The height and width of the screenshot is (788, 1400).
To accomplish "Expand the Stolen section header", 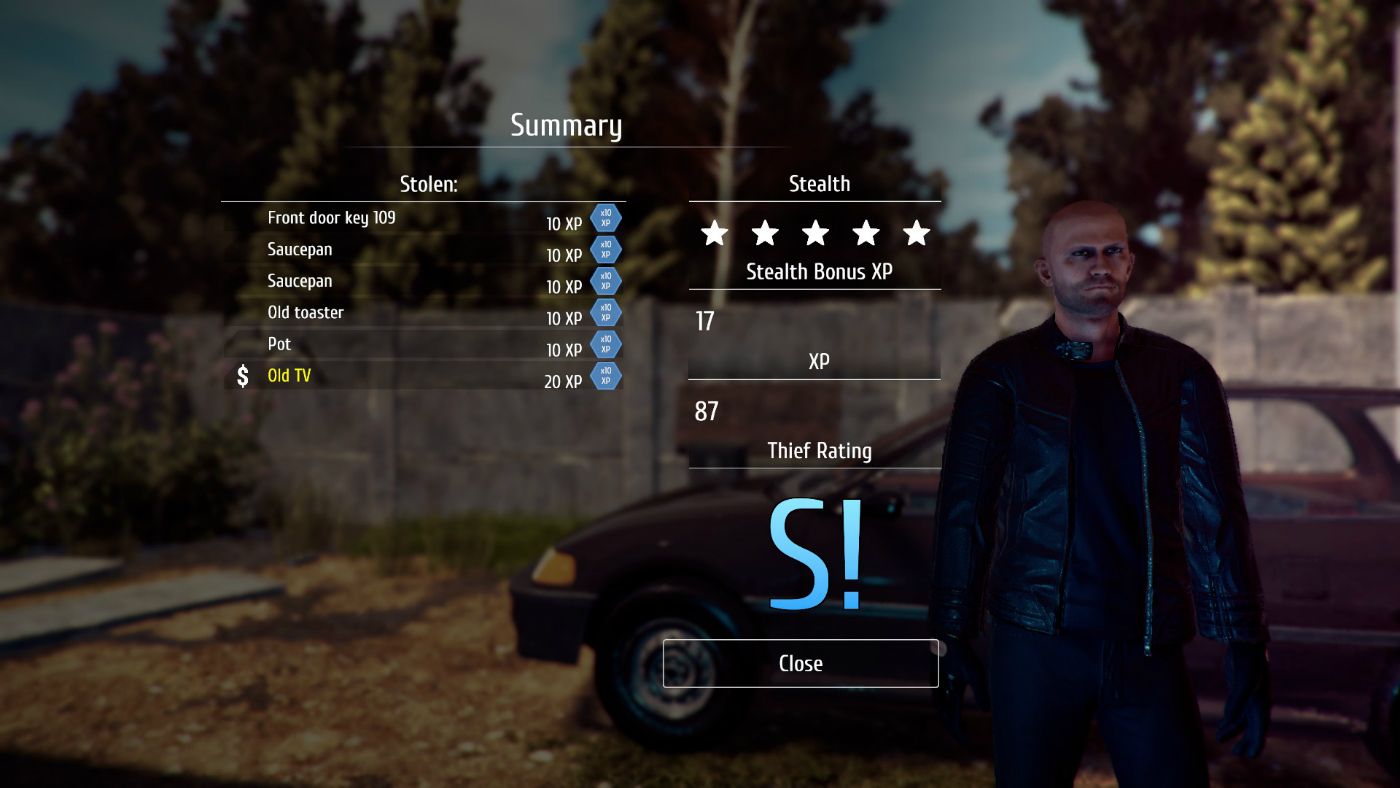I will pyautogui.click(x=427, y=184).
